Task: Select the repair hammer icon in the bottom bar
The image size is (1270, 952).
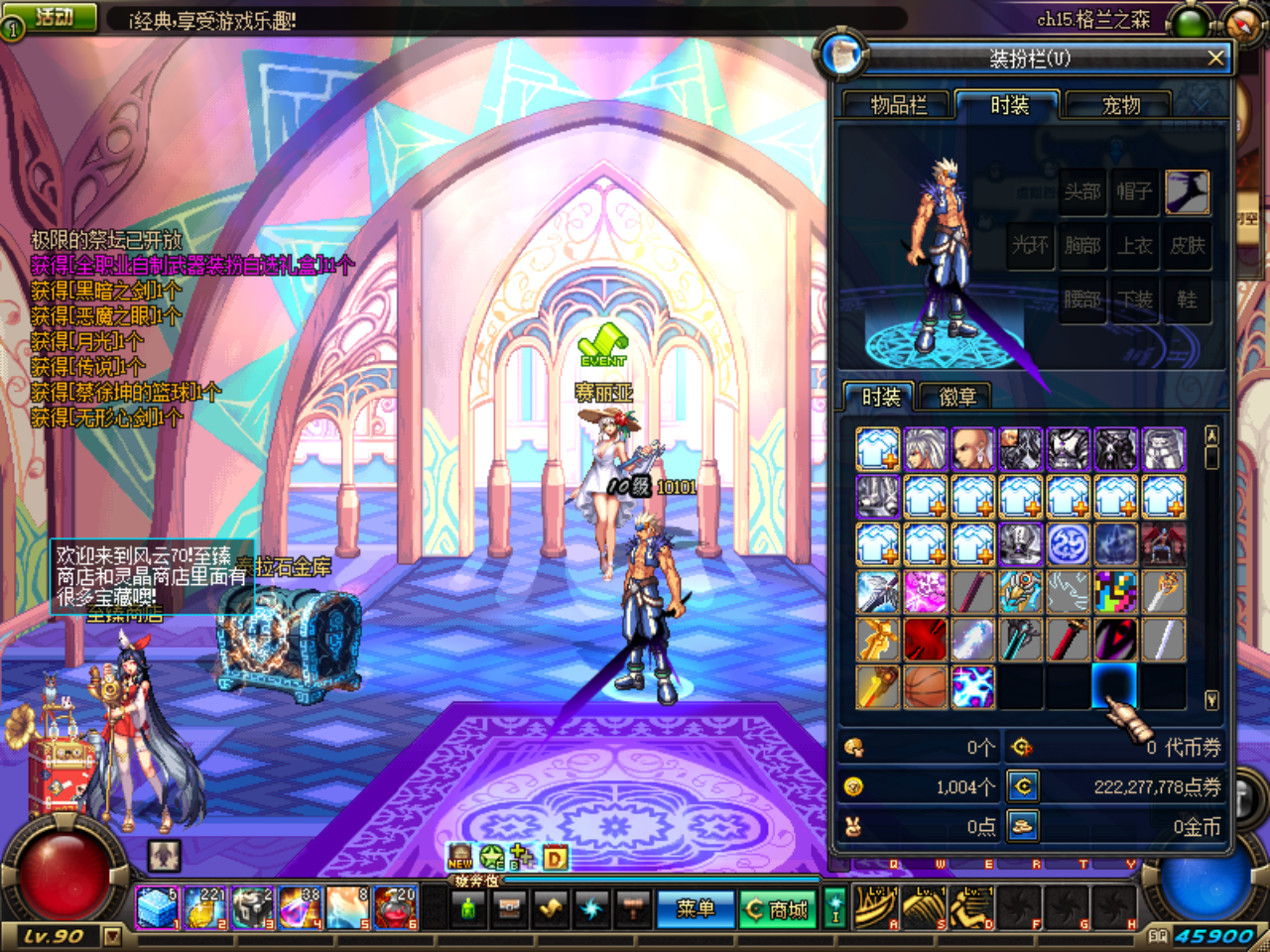Action: tap(633, 907)
